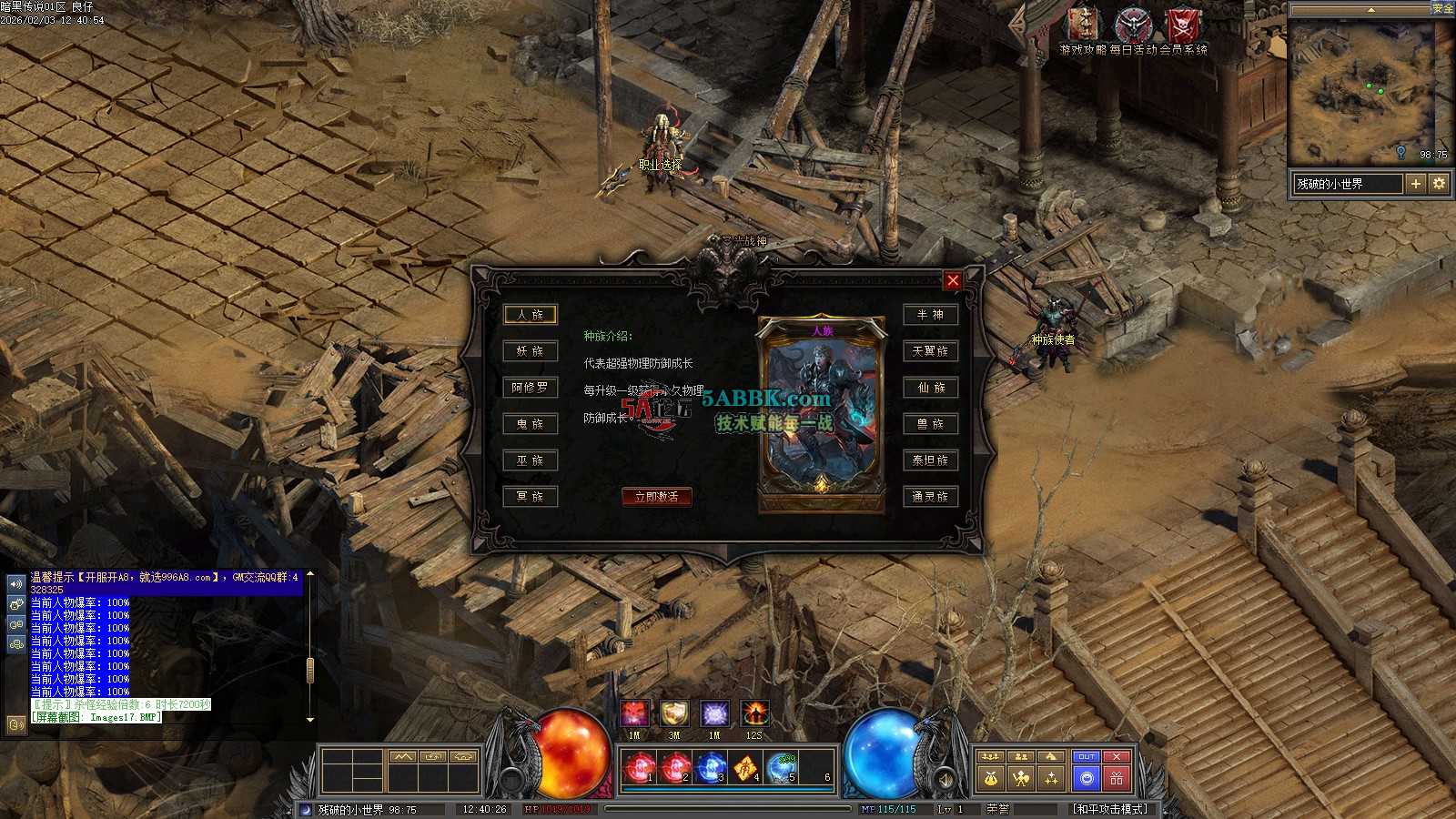Viewport: 1456px width, 819px height.
Task: Close the race selection dialog
Action: 953,280
